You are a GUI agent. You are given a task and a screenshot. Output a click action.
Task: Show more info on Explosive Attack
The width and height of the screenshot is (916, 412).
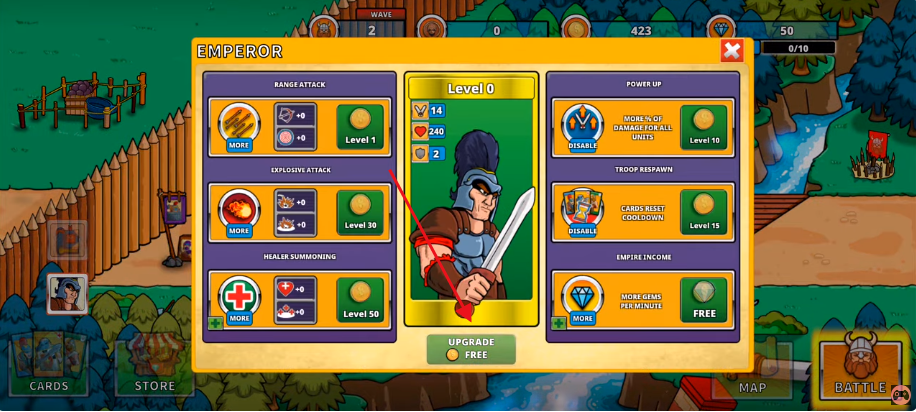(x=239, y=231)
